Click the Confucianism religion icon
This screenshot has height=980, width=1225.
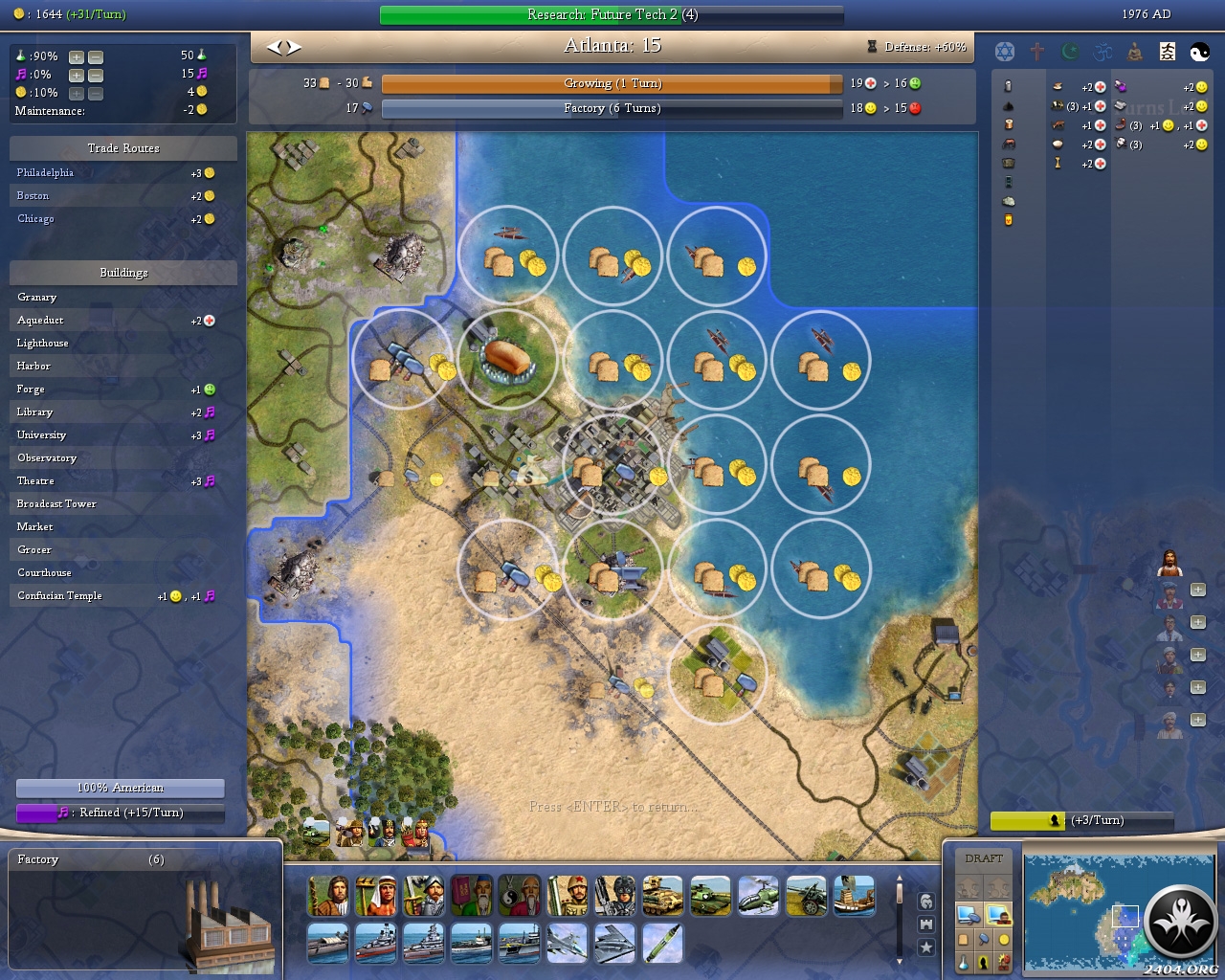pyautogui.click(x=1167, y=53)
